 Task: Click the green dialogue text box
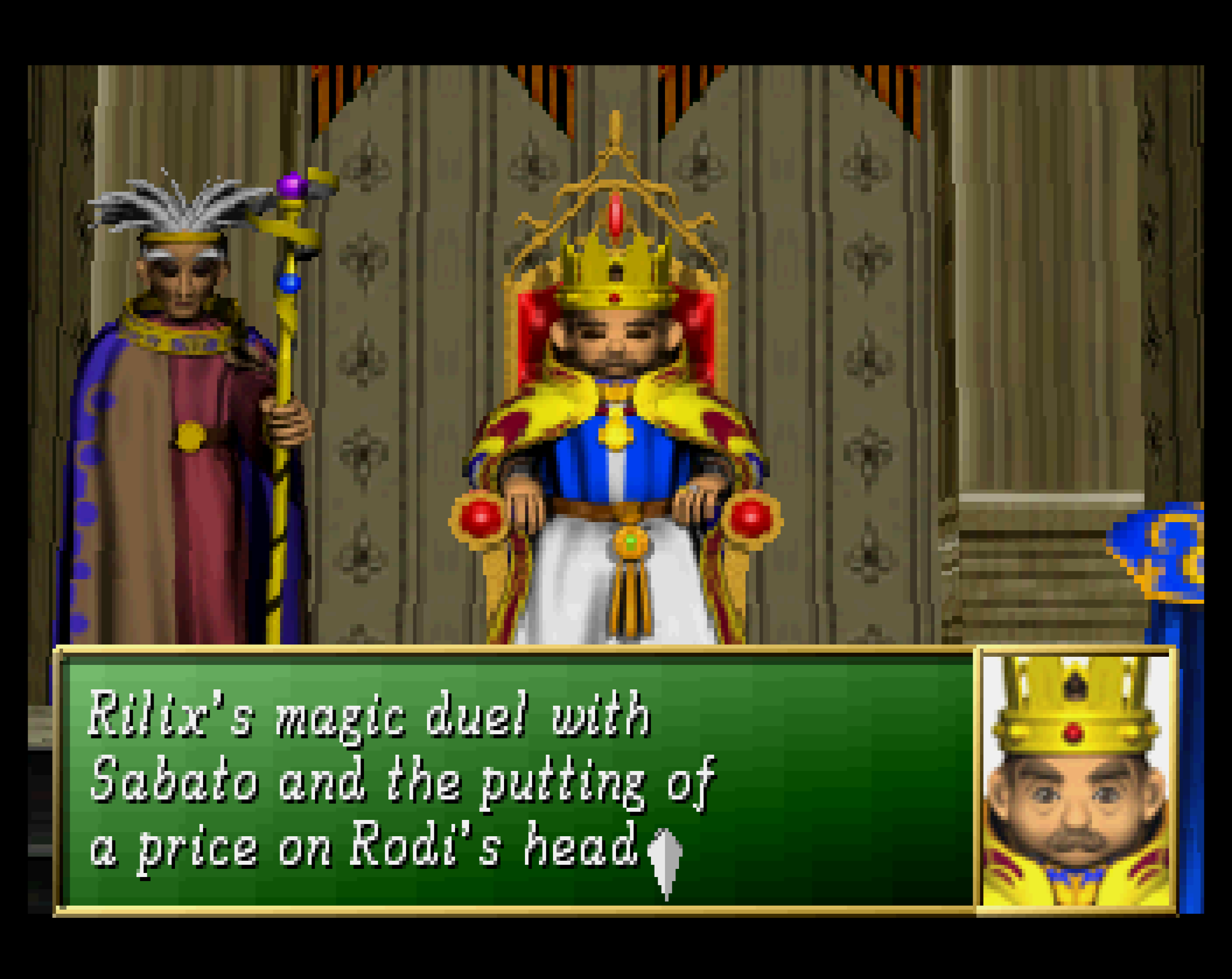(x=514, y=780)
